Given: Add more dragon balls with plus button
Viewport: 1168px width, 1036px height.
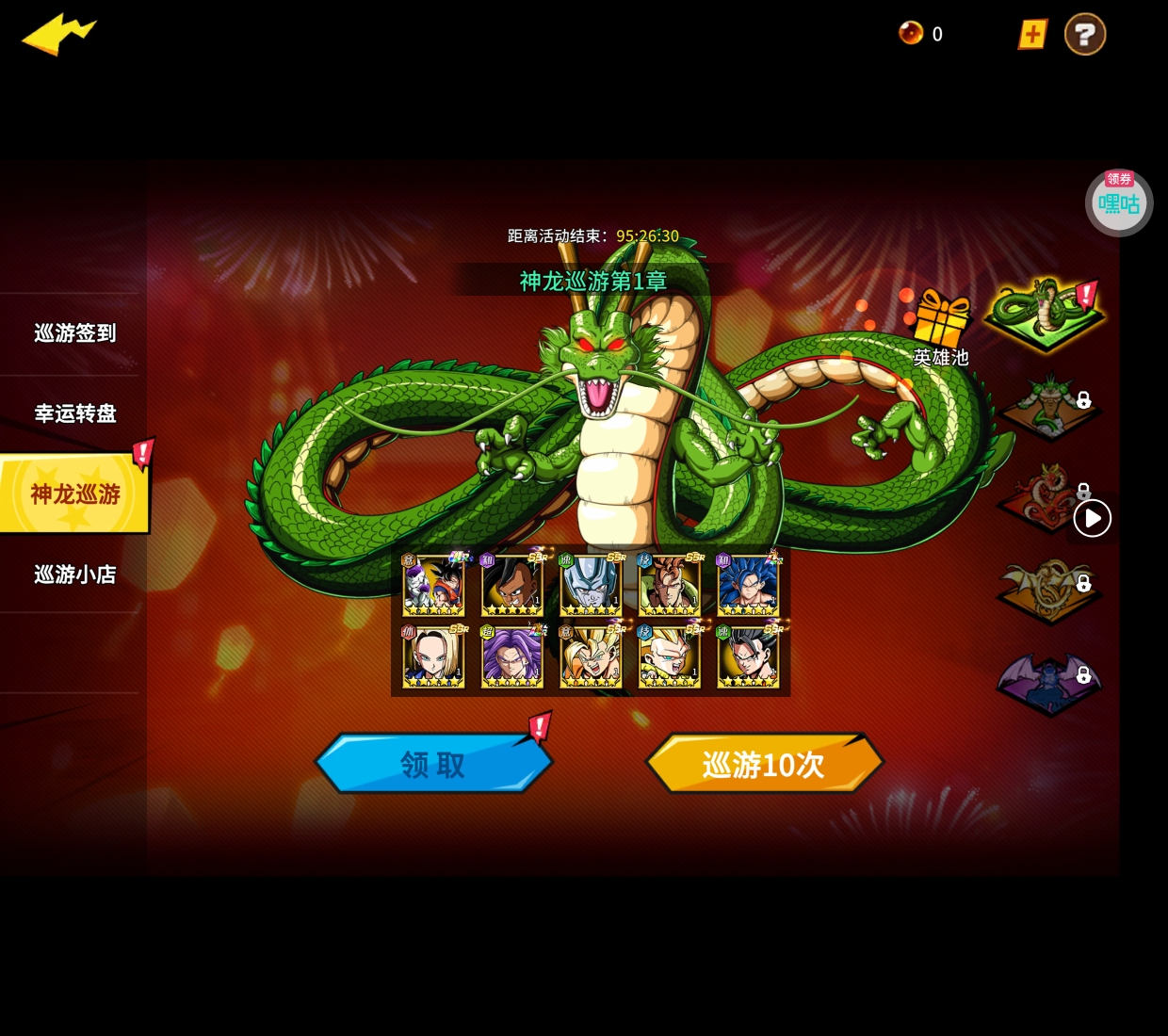Looking at the screenshot, I should point(1032,35).
